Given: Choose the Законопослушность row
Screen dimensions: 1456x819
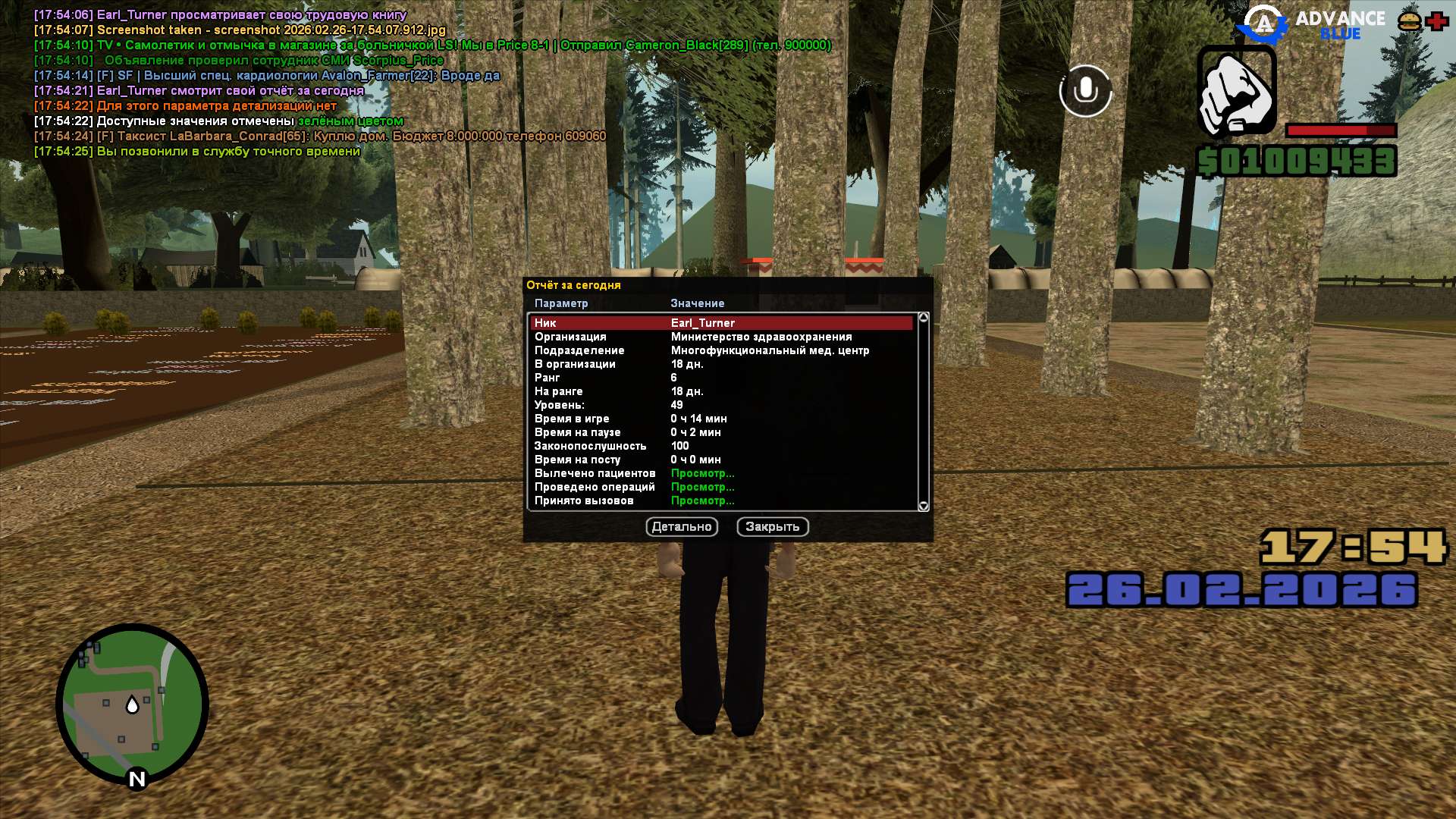Looking at the screenshot, I should pyautogui.click(x=720, y=446).
